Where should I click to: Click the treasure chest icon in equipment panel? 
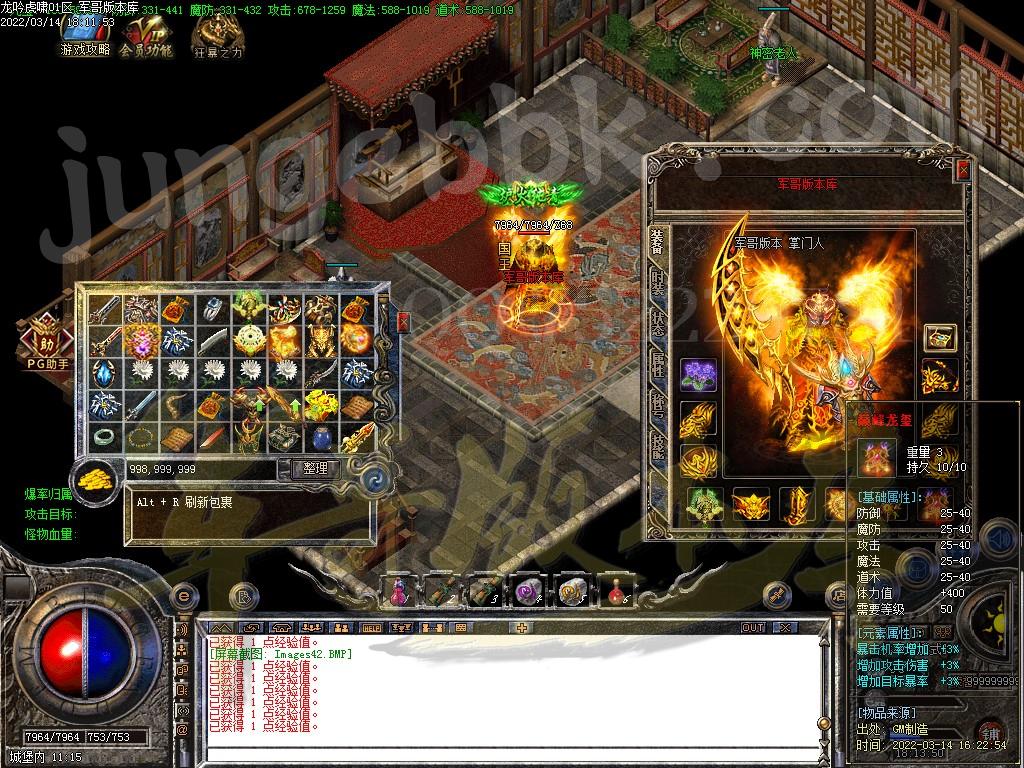[939, 337]
